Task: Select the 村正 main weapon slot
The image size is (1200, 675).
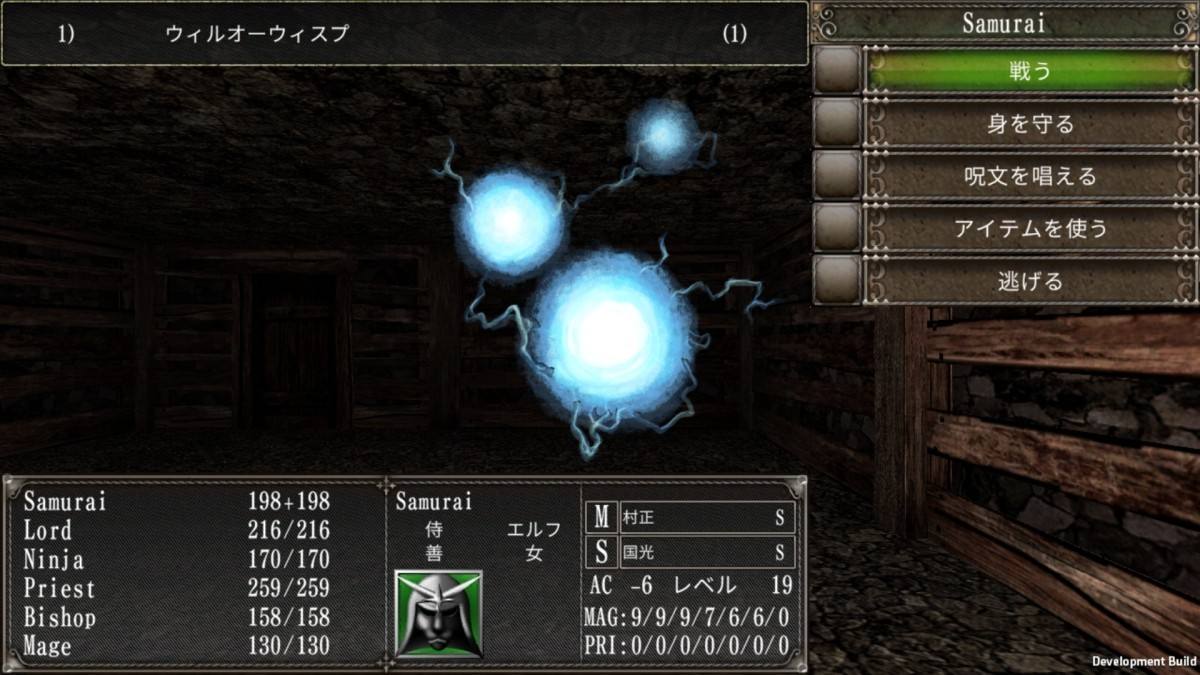Action: pos(706,517)
